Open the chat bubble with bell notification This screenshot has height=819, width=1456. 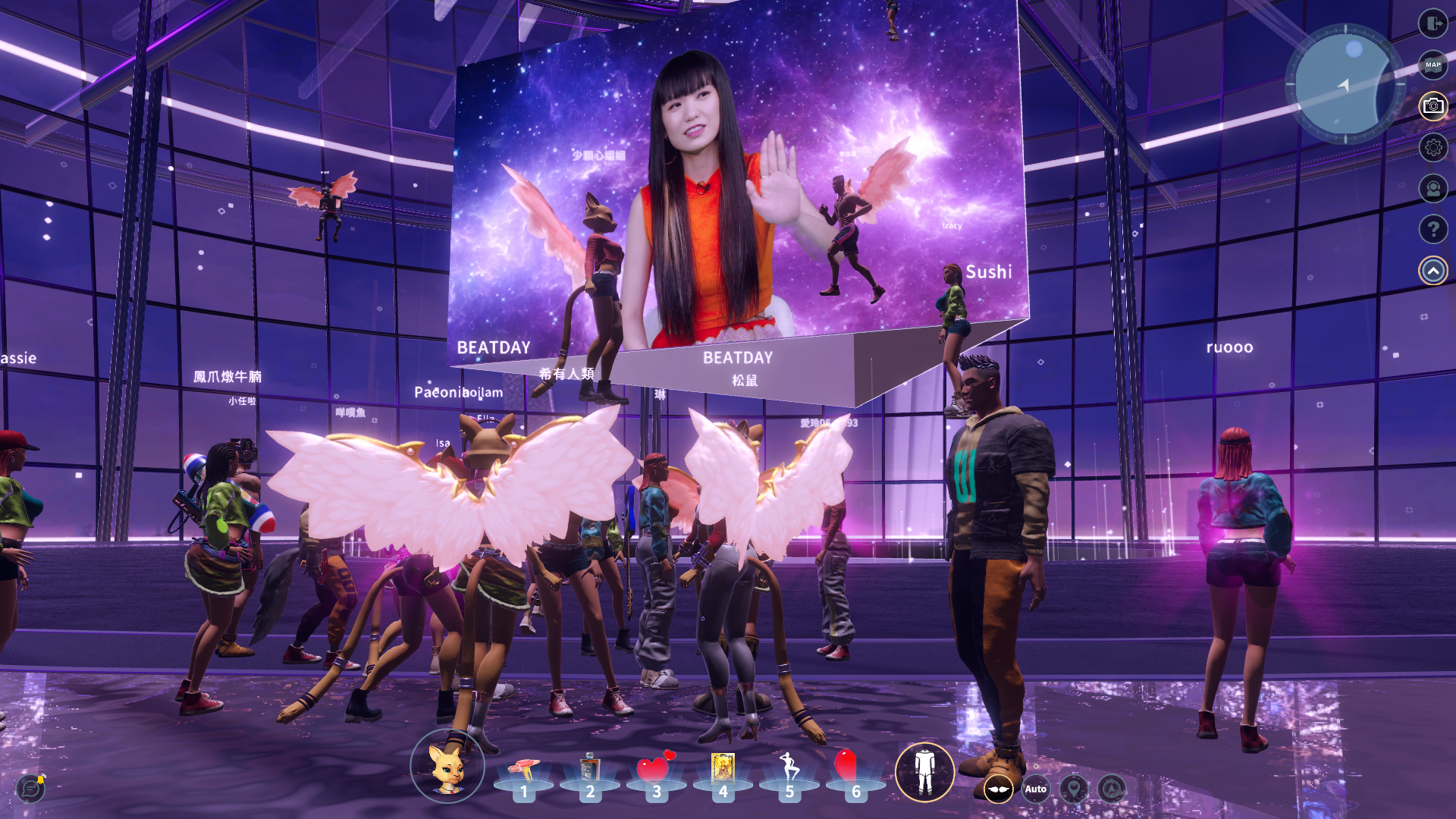31,789
